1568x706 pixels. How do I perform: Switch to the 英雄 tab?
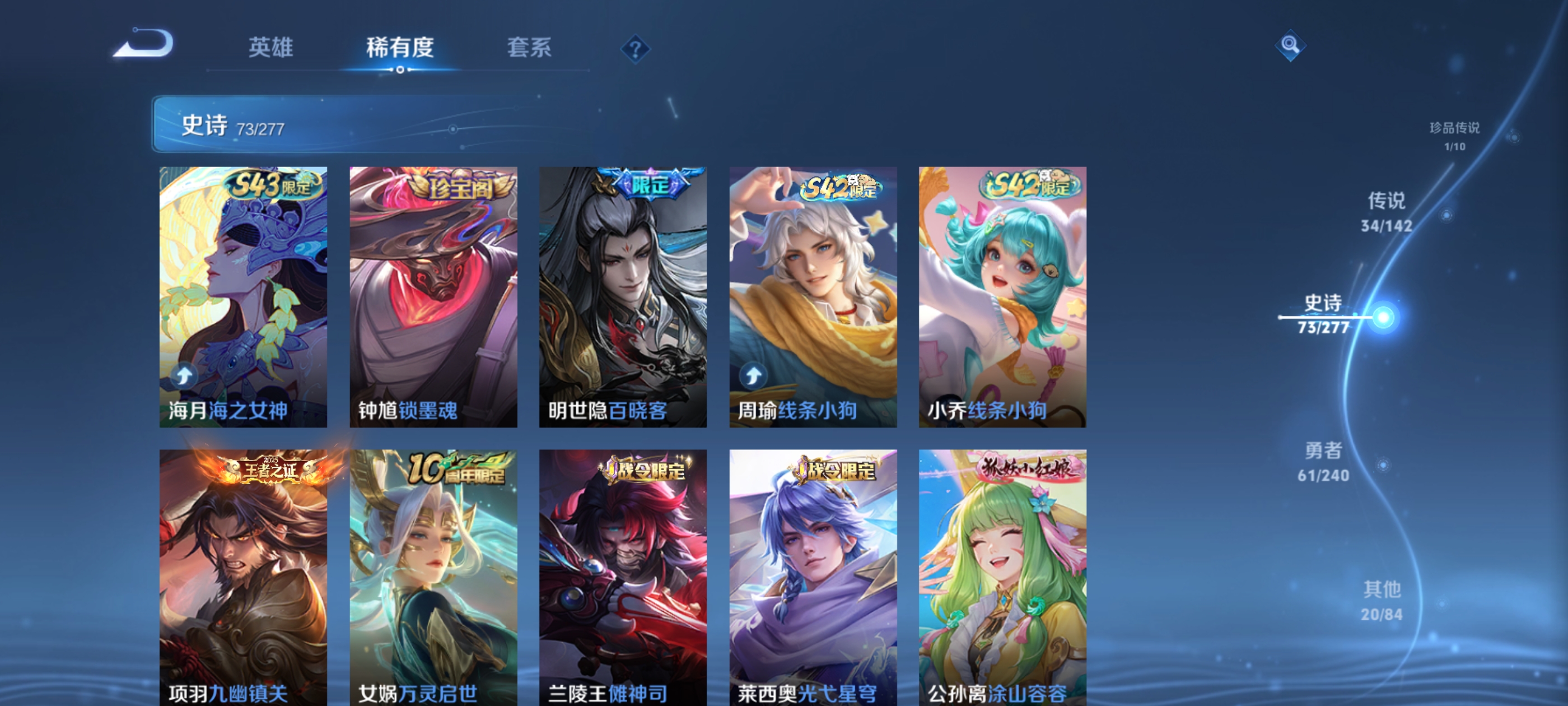click(270, 49)
